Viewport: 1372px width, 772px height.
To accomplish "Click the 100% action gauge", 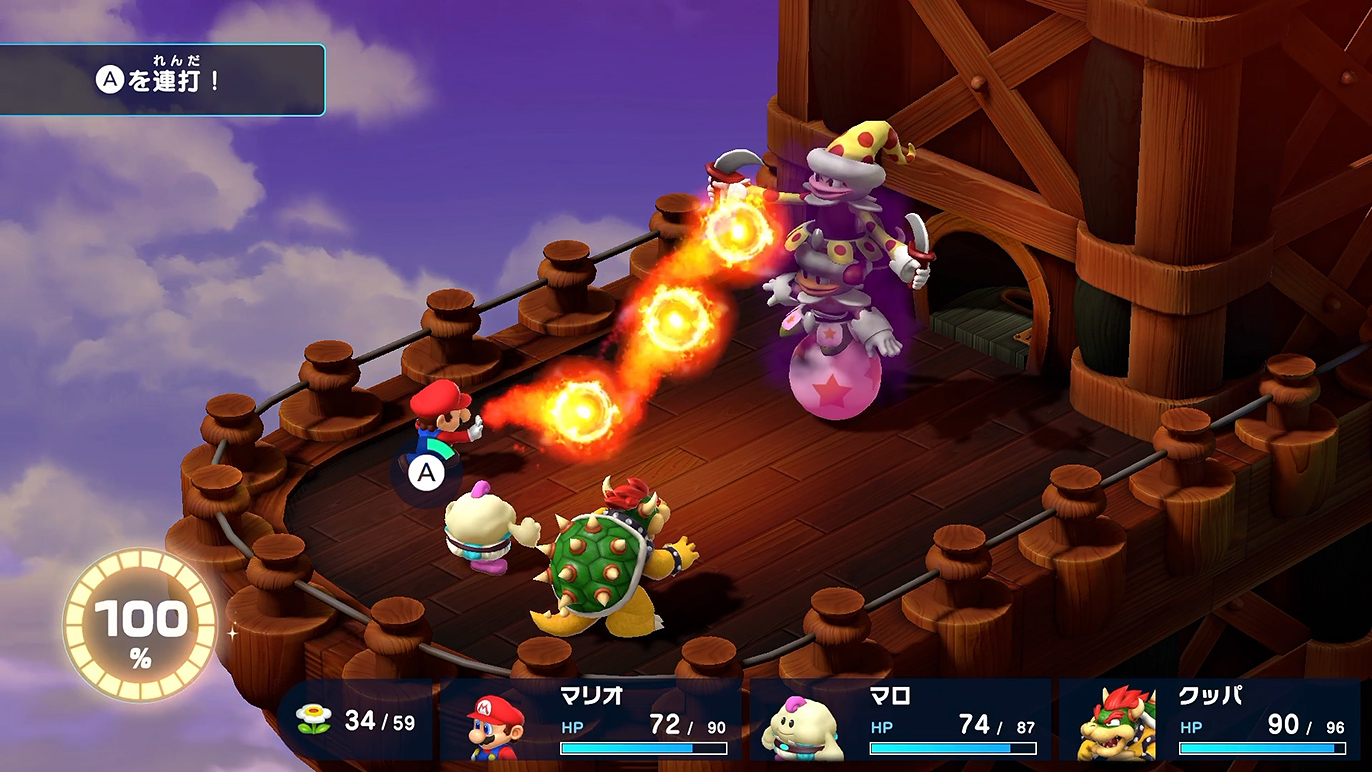I will [140, 625].
